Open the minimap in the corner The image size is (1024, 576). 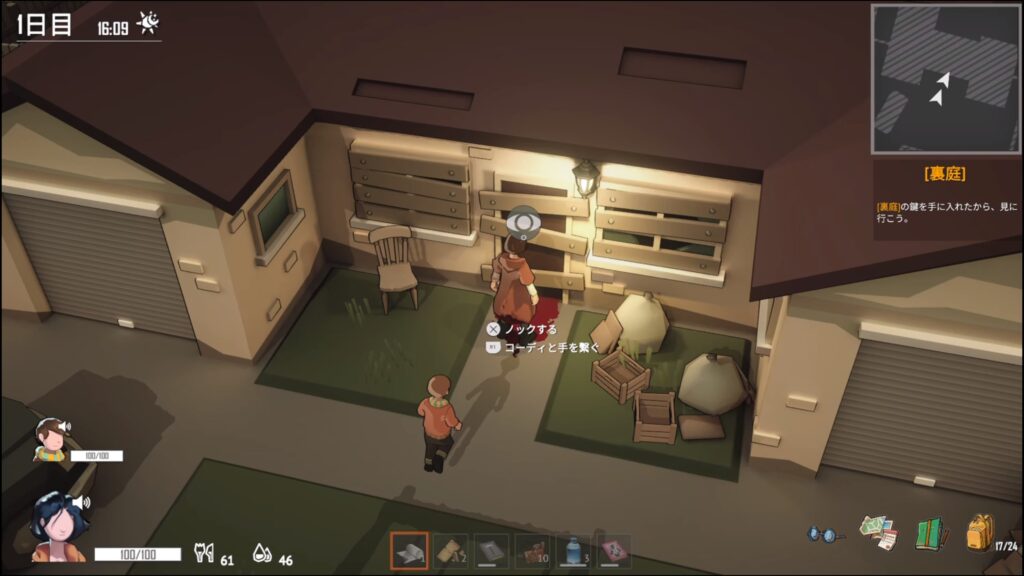946,78
